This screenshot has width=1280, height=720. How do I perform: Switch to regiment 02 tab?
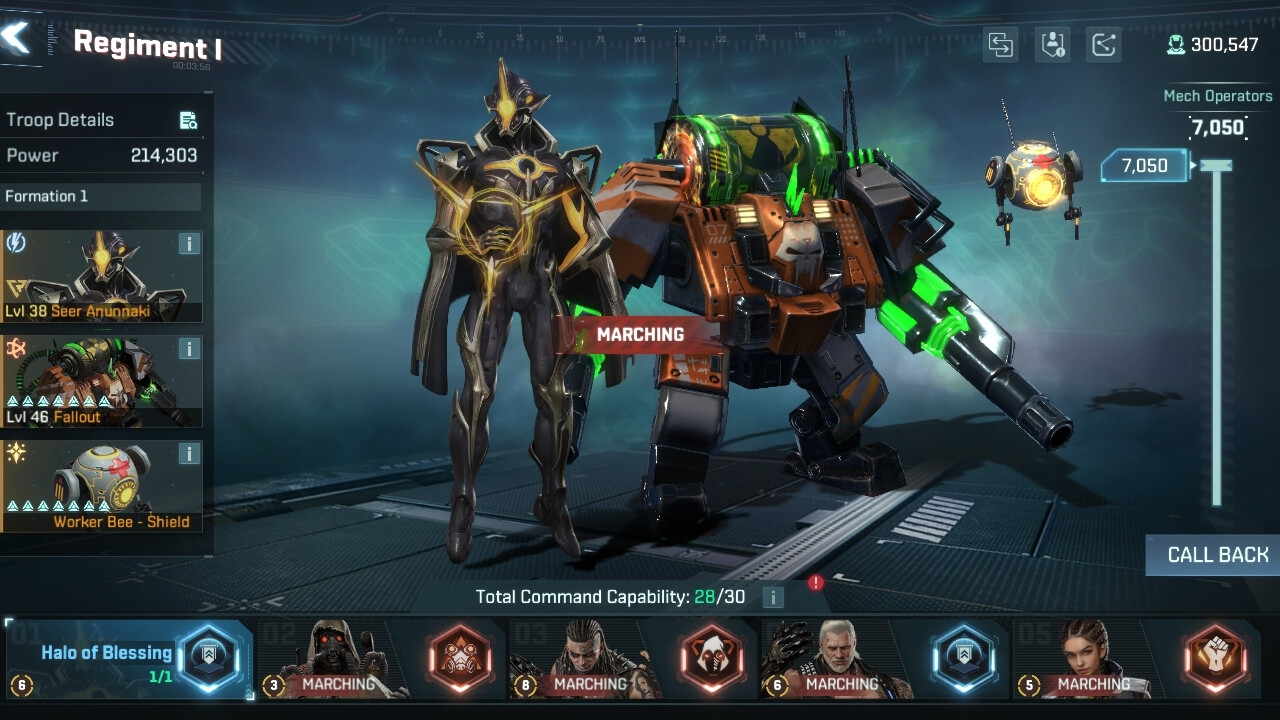pos(382,660)
